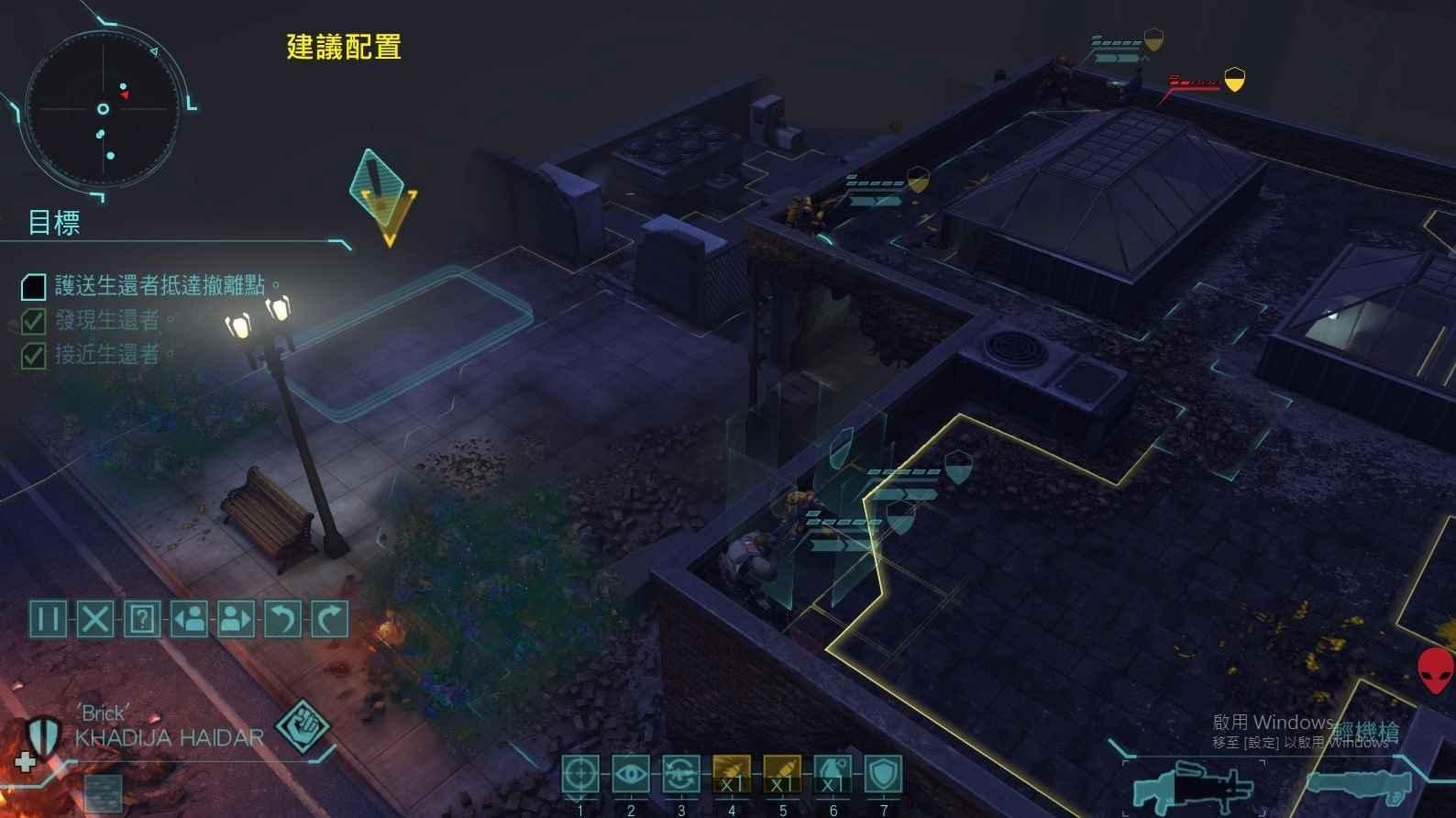Open the pause menu with the pause icon

point(48,620)
